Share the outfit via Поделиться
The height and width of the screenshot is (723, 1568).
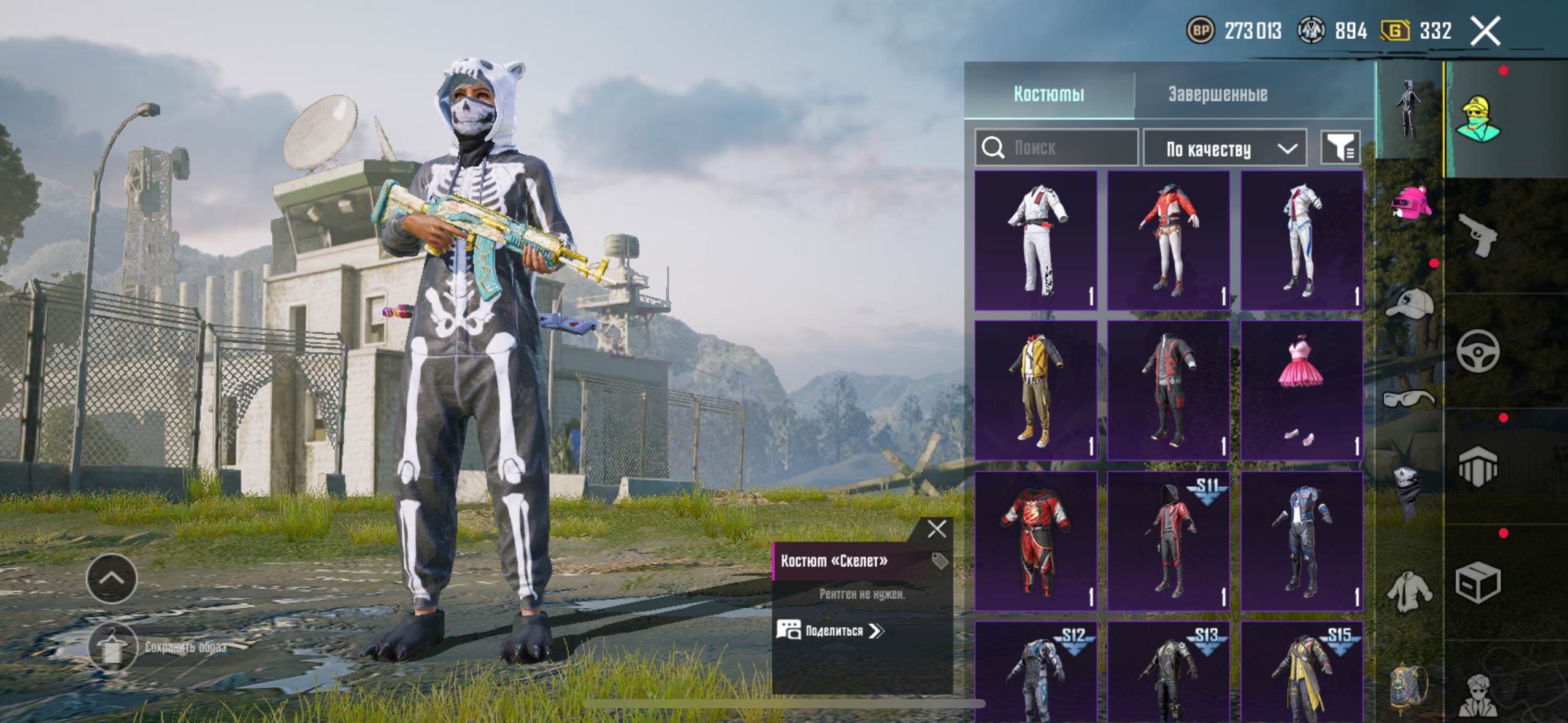pyautogui.click(x=831, y=630)
